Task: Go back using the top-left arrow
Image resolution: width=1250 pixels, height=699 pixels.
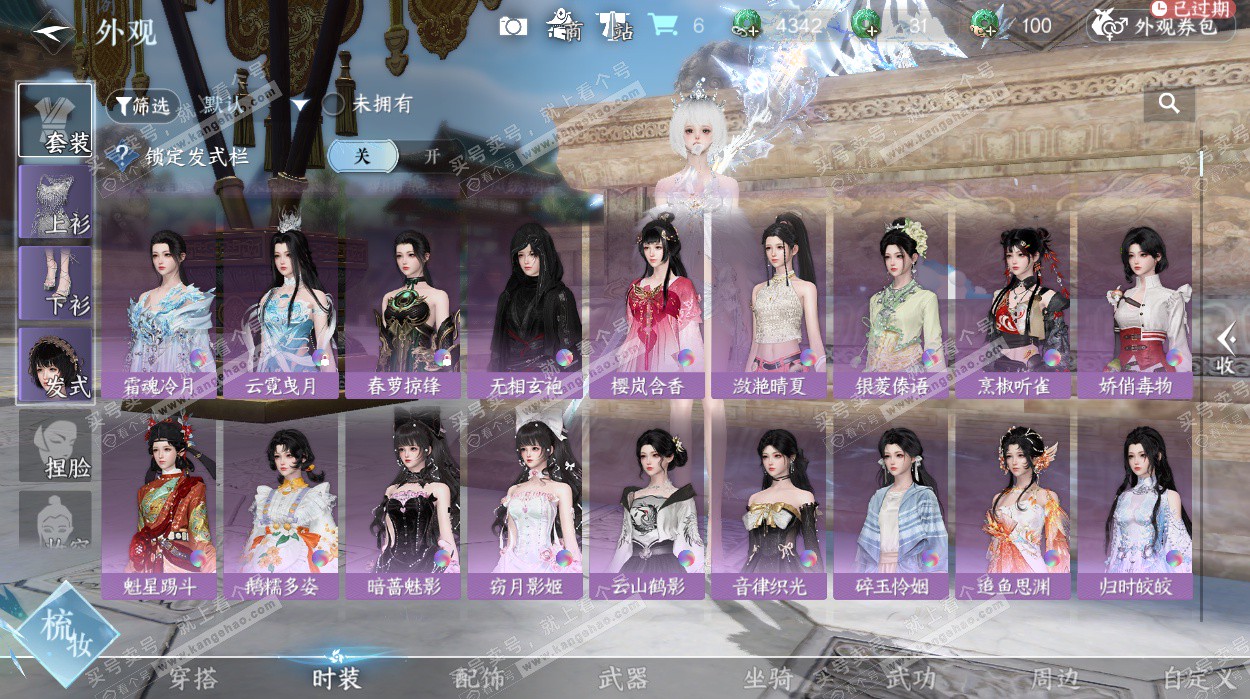Action: click(50, 32)
